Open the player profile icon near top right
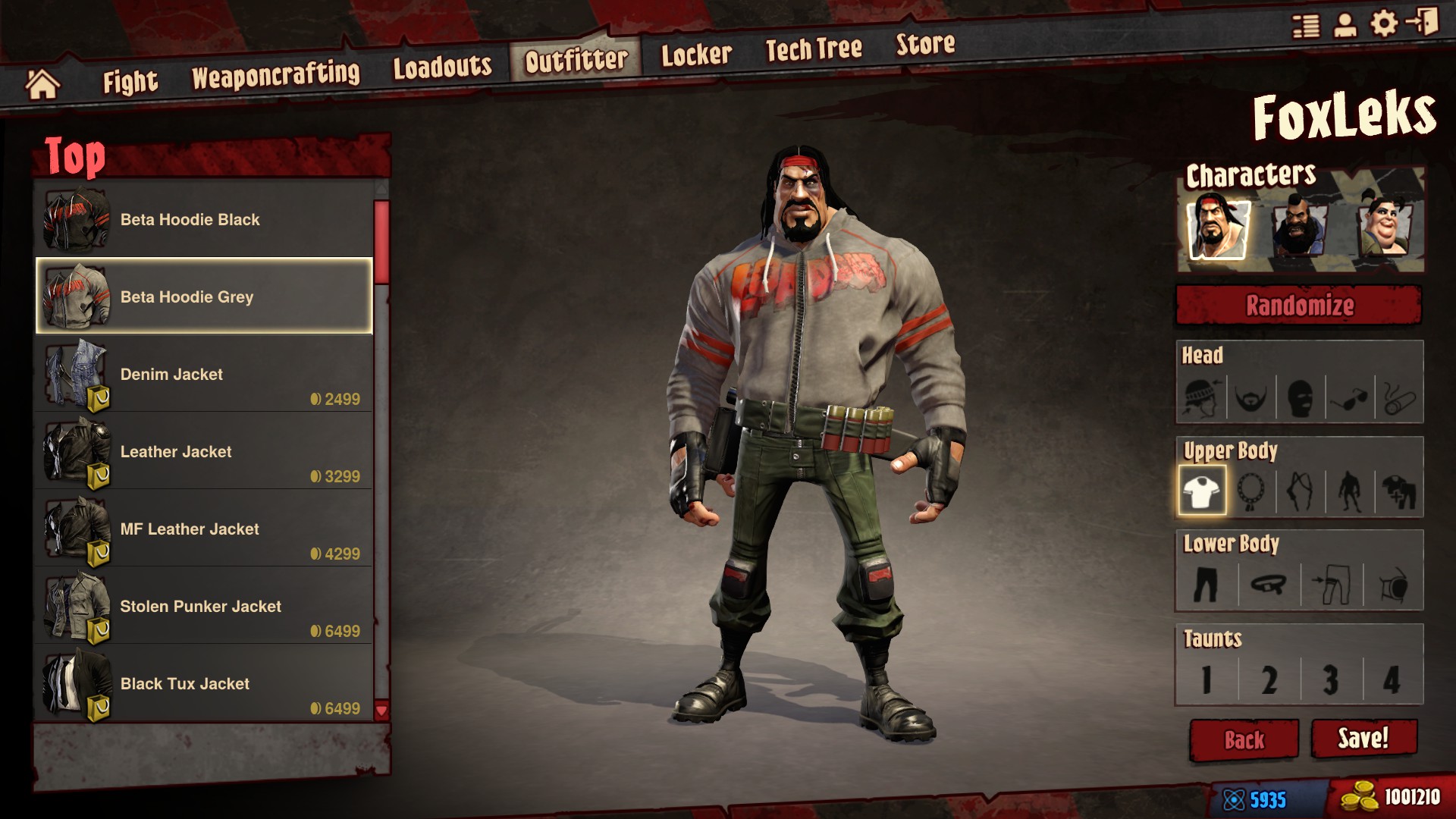 click(1345, 24)
